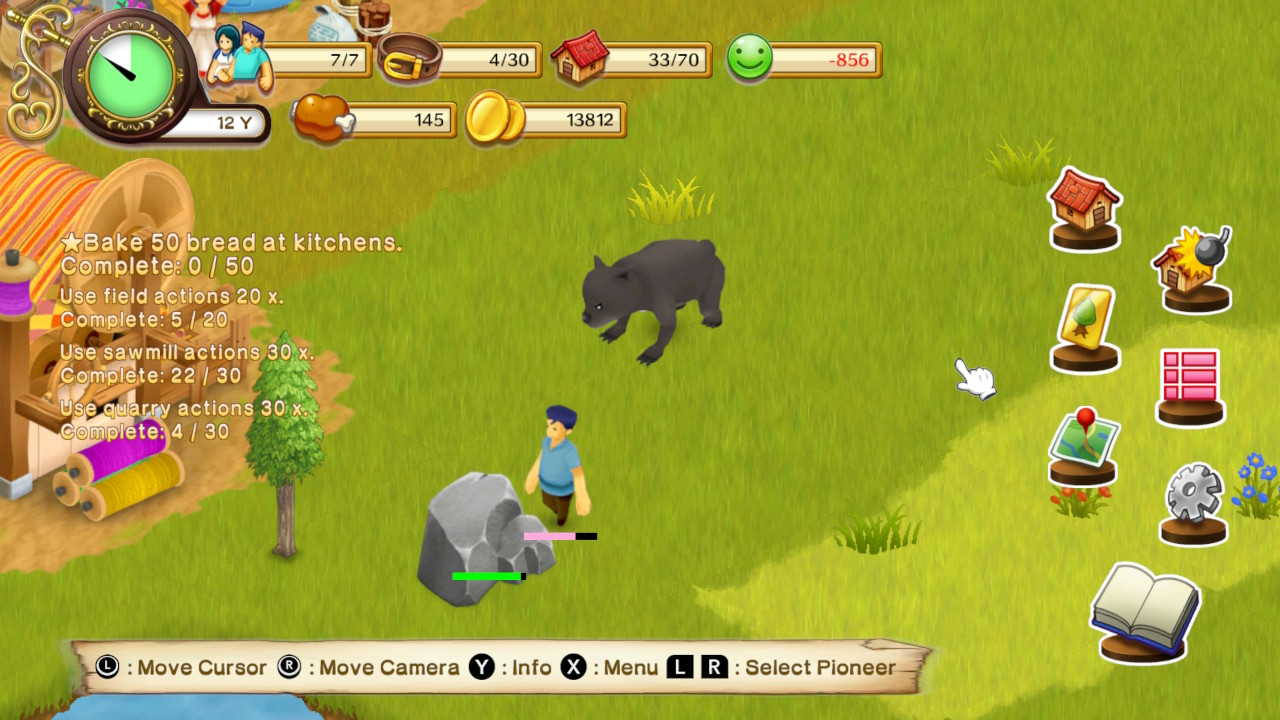Click the green clock year dial
The image size is (1280, 720).
click(x=126, y=72)
